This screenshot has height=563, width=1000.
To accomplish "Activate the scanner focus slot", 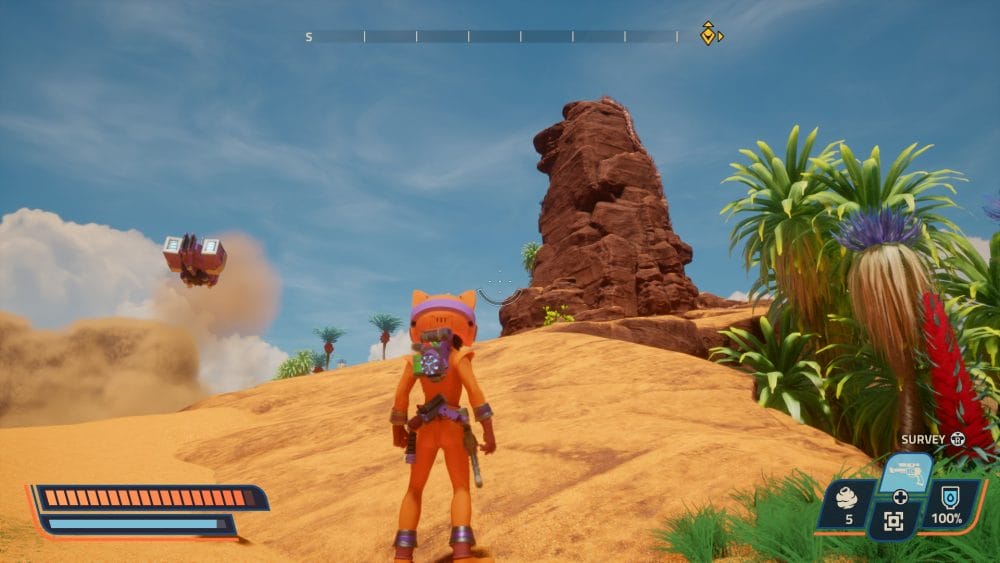I will point(893,521).
